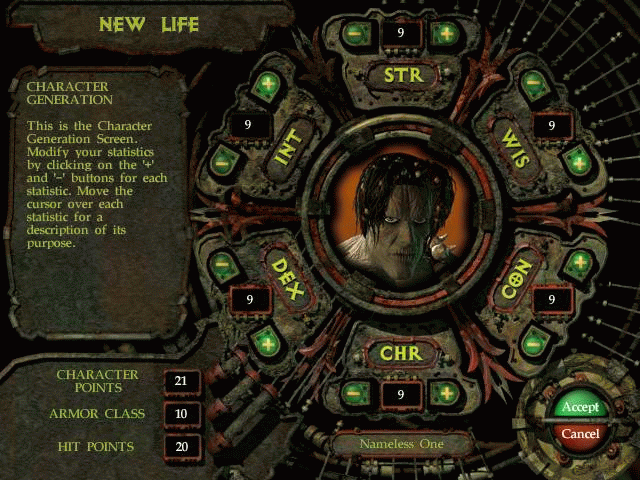
Task: Increase the STR statistic with plus
Action: pos(445,33)
